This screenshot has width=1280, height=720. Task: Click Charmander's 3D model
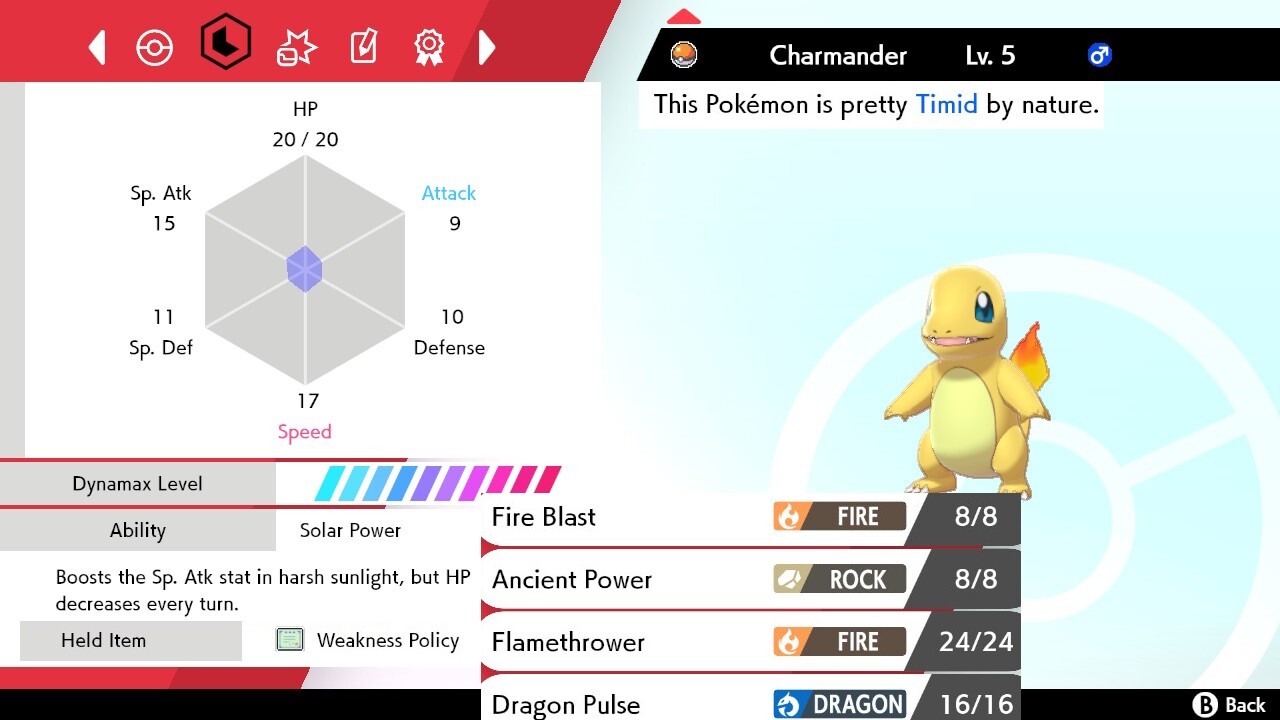pyautogui.click(x=960, y=380)
